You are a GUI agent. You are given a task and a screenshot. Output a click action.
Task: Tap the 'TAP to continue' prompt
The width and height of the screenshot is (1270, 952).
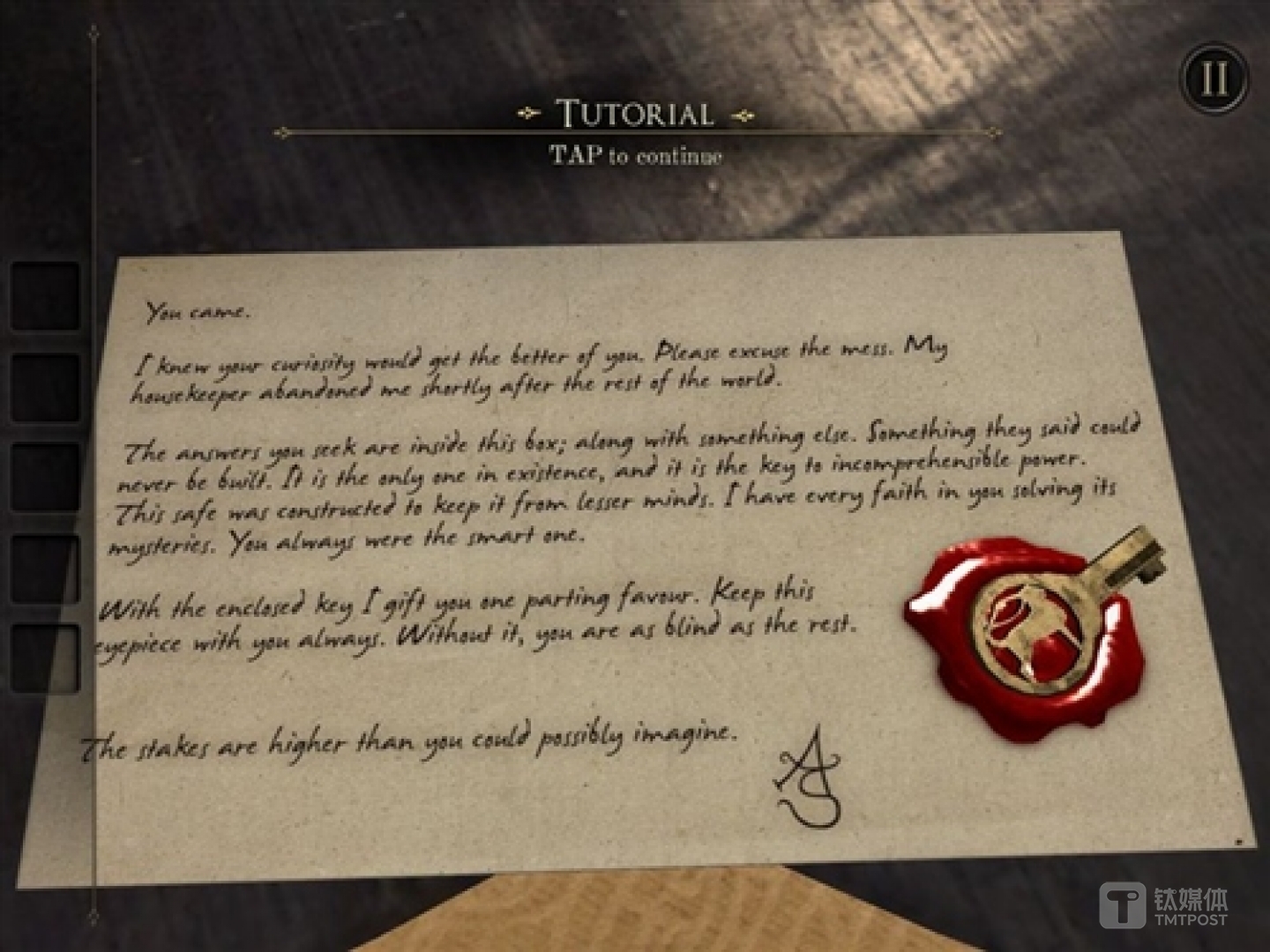pyautogui.click(x=635, y=156)
